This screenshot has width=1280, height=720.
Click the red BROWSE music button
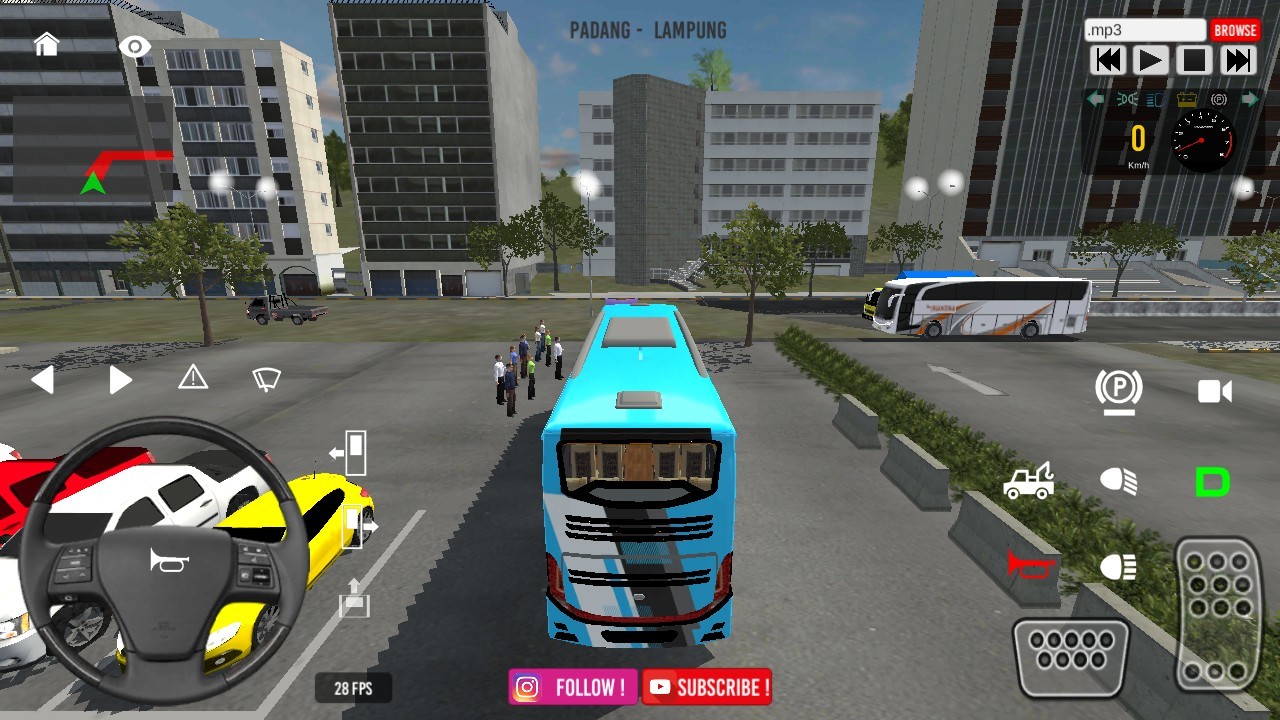(x=1235, y=30)
